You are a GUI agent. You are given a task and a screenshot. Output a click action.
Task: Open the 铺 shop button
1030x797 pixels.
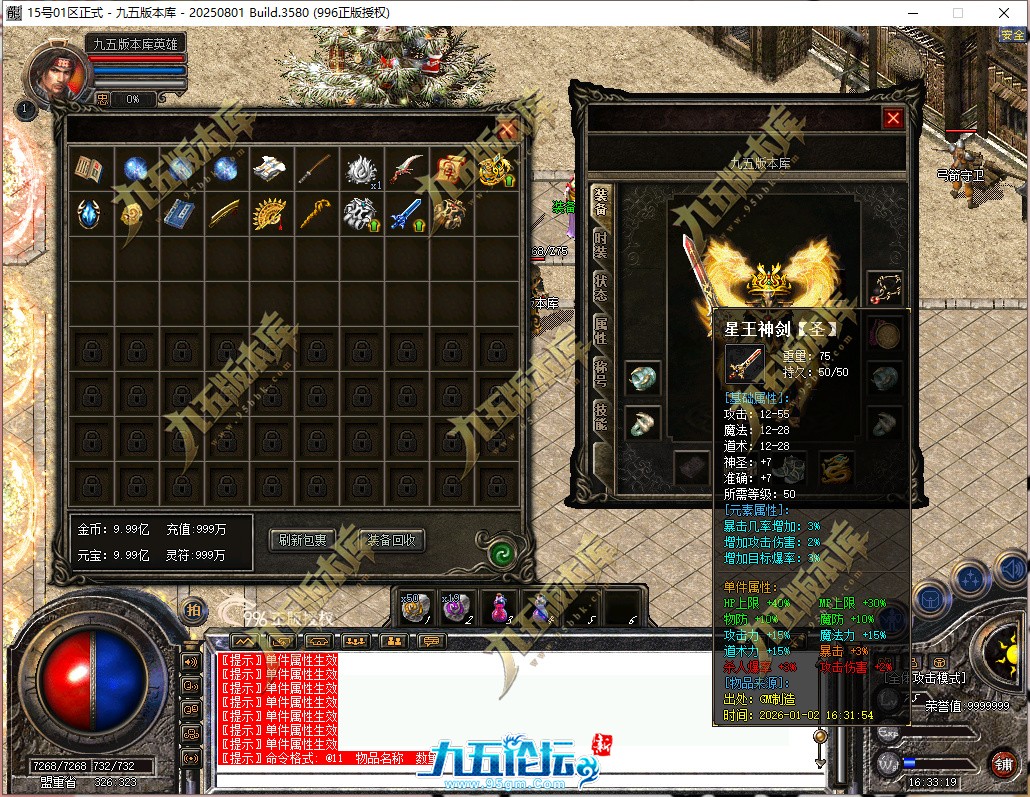[x=1002, y=762]
